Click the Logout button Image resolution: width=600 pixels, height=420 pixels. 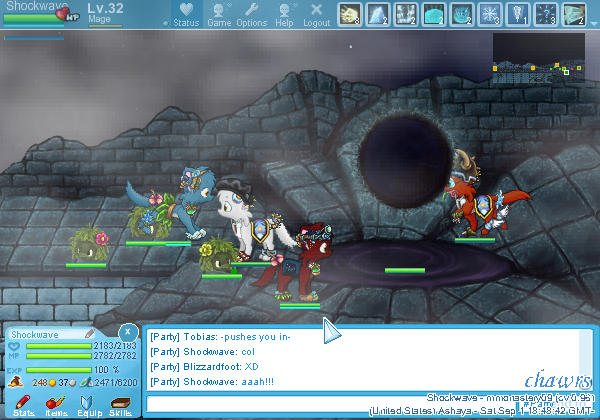[x=316, y=13]
